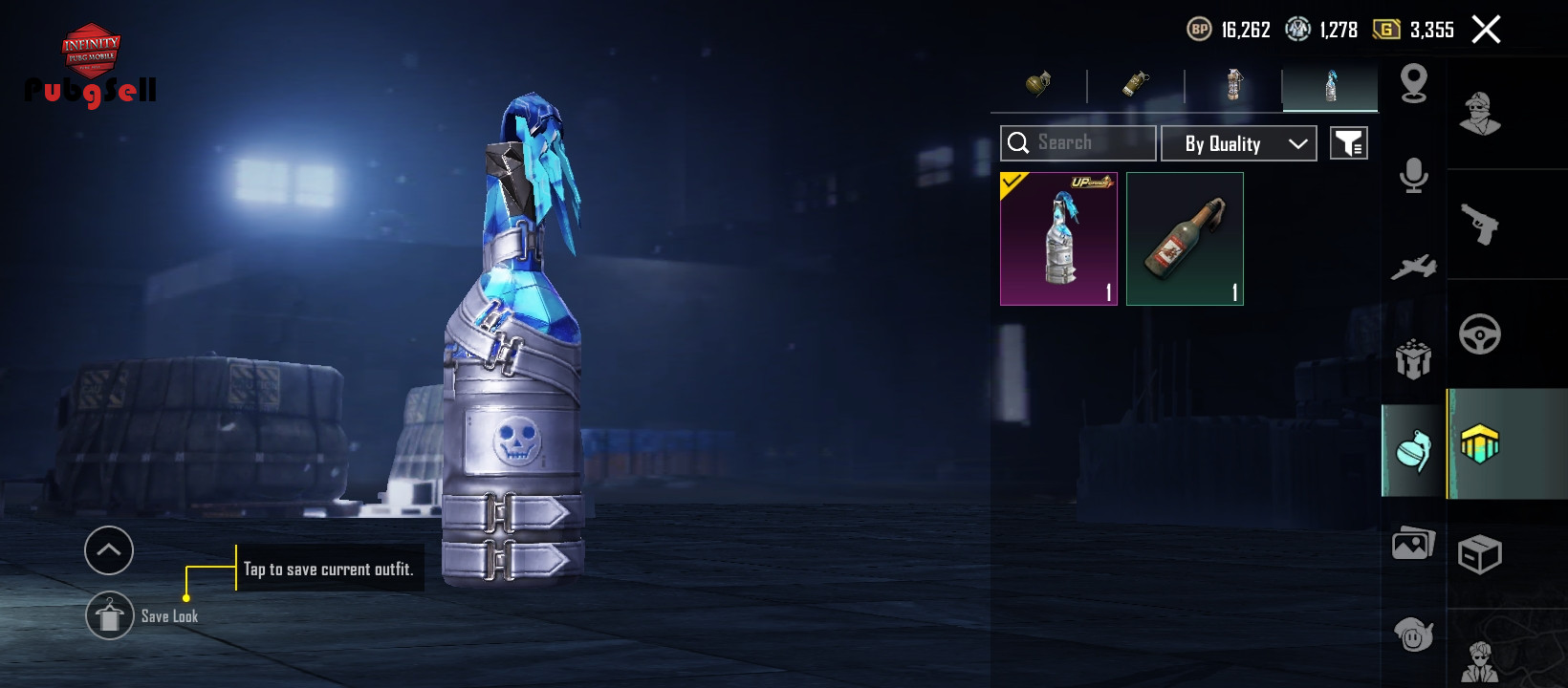Screen dimensions: 1568x688
Task: Open the microphone voice category
Action: [x=1413, y=176]
